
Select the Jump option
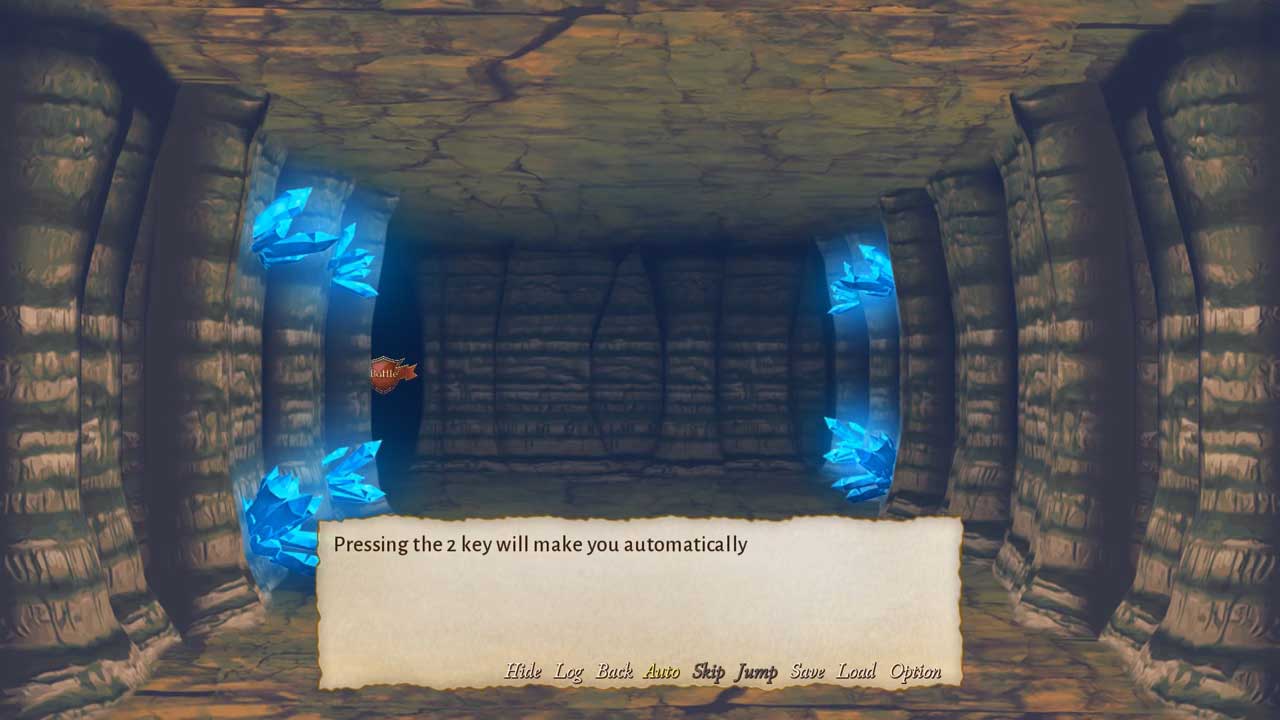[756, 672]
